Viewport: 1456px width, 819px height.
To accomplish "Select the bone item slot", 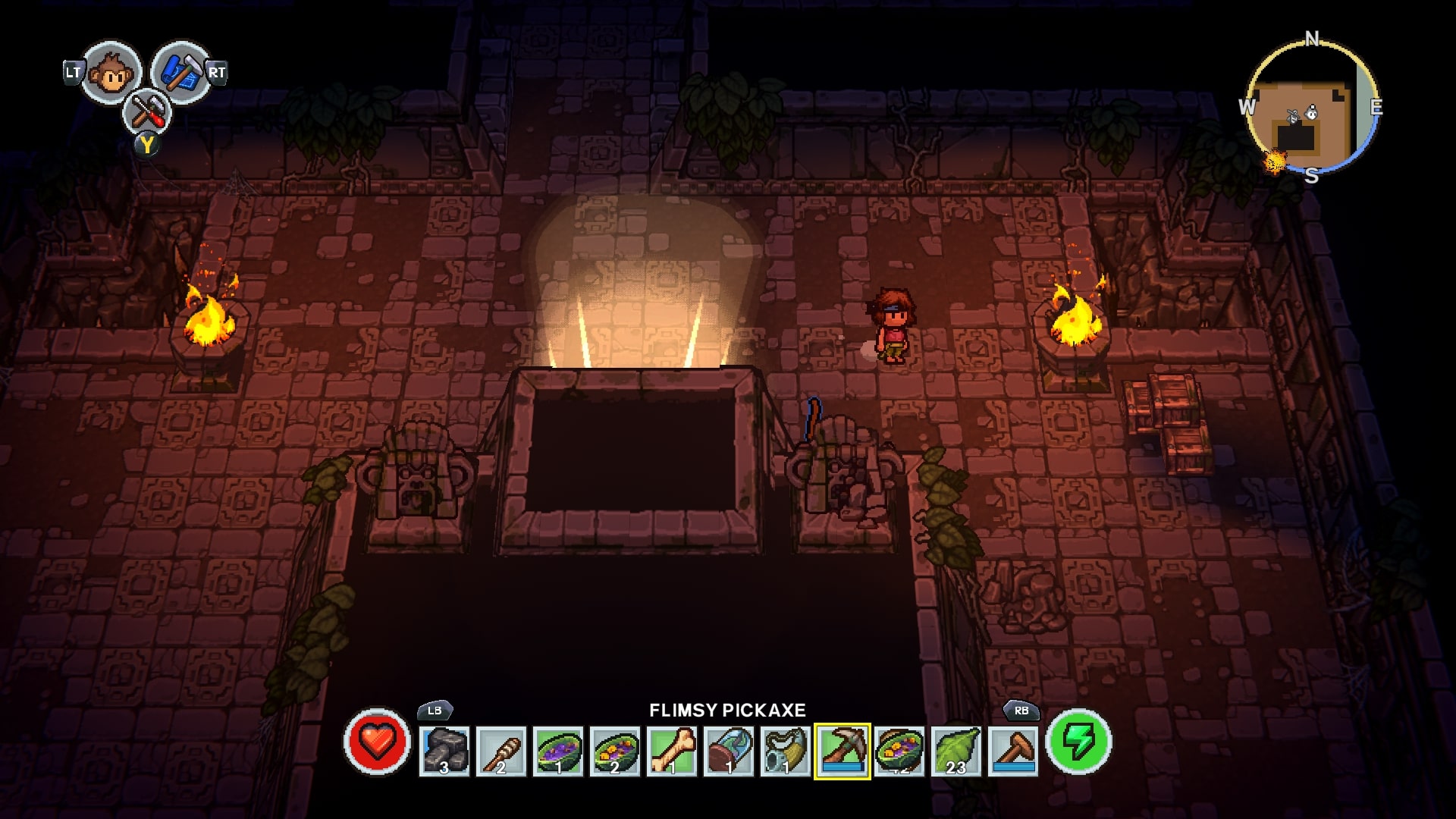I will [672, 751].
